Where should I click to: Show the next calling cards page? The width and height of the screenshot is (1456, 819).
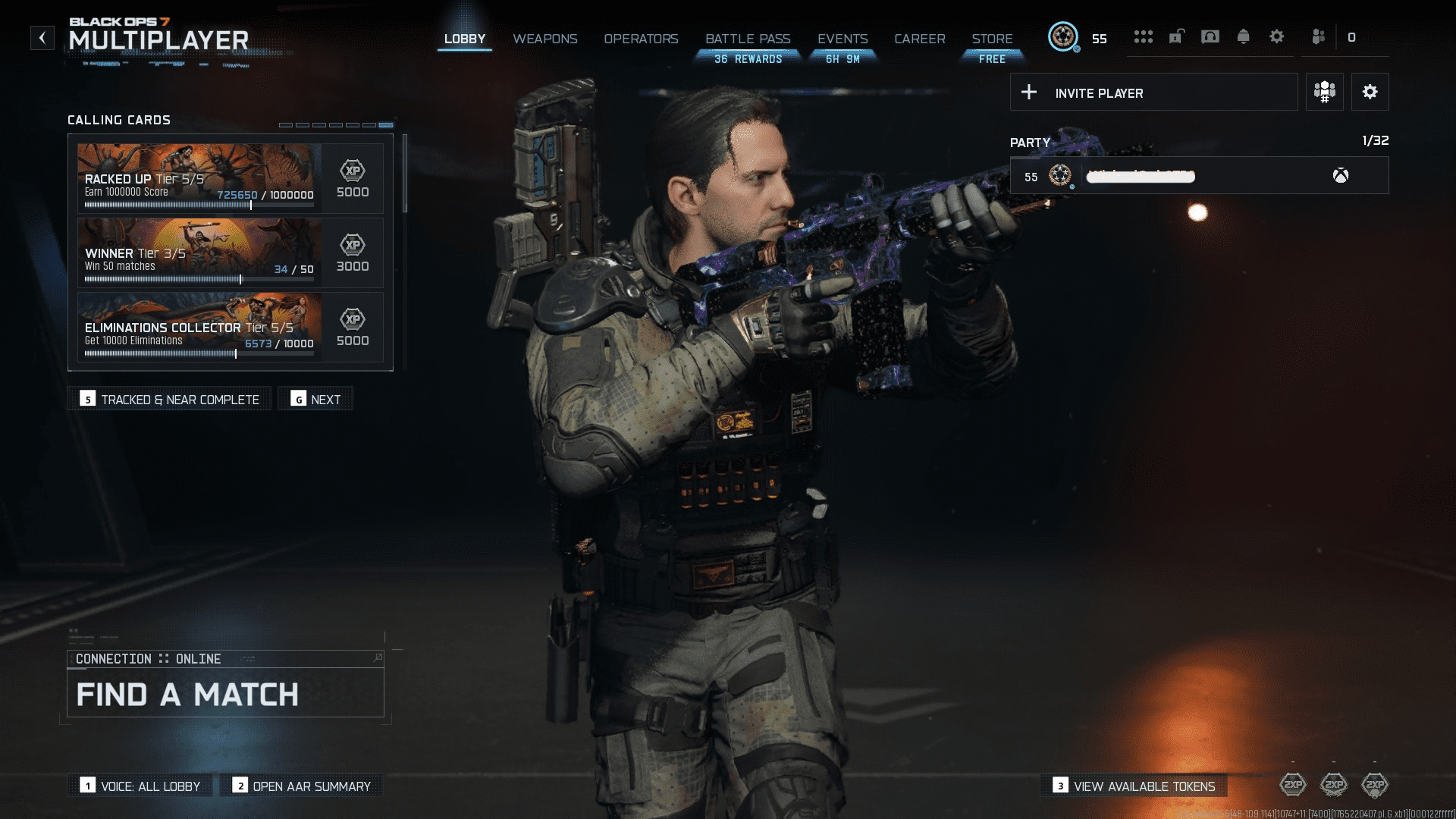(x=315, y=400)
